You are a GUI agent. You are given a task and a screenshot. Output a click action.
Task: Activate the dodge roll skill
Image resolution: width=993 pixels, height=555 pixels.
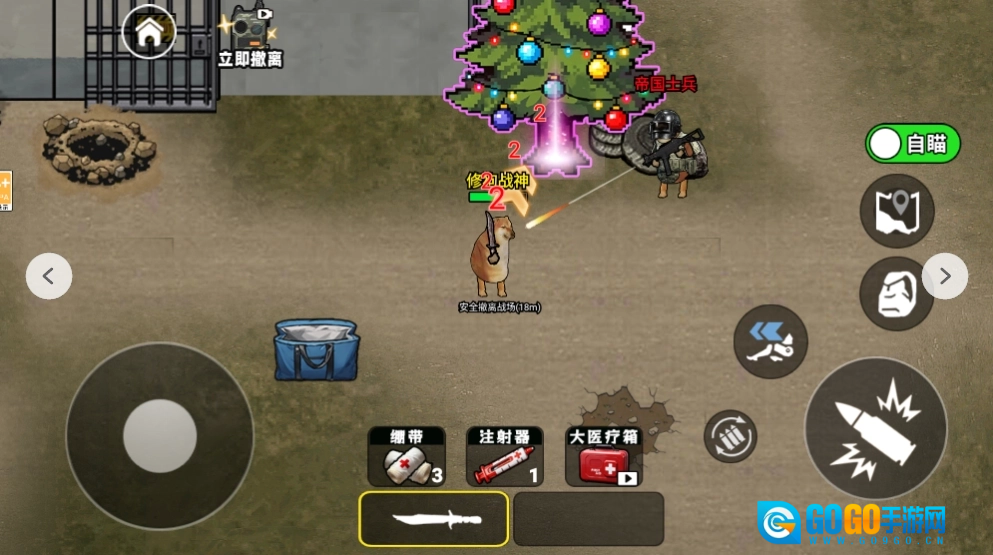click(771, 342)
